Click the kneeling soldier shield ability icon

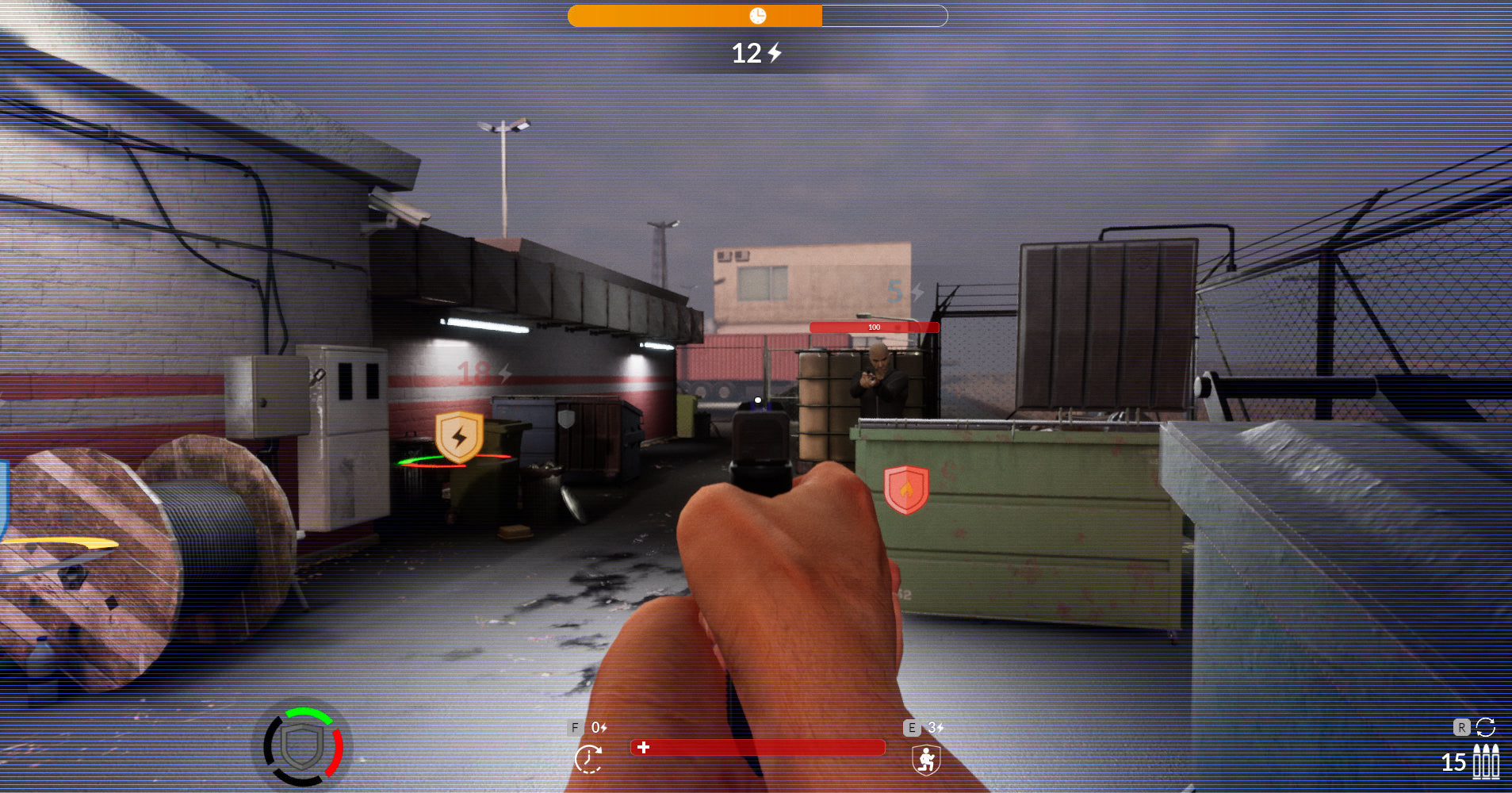[x=925, y=759]
